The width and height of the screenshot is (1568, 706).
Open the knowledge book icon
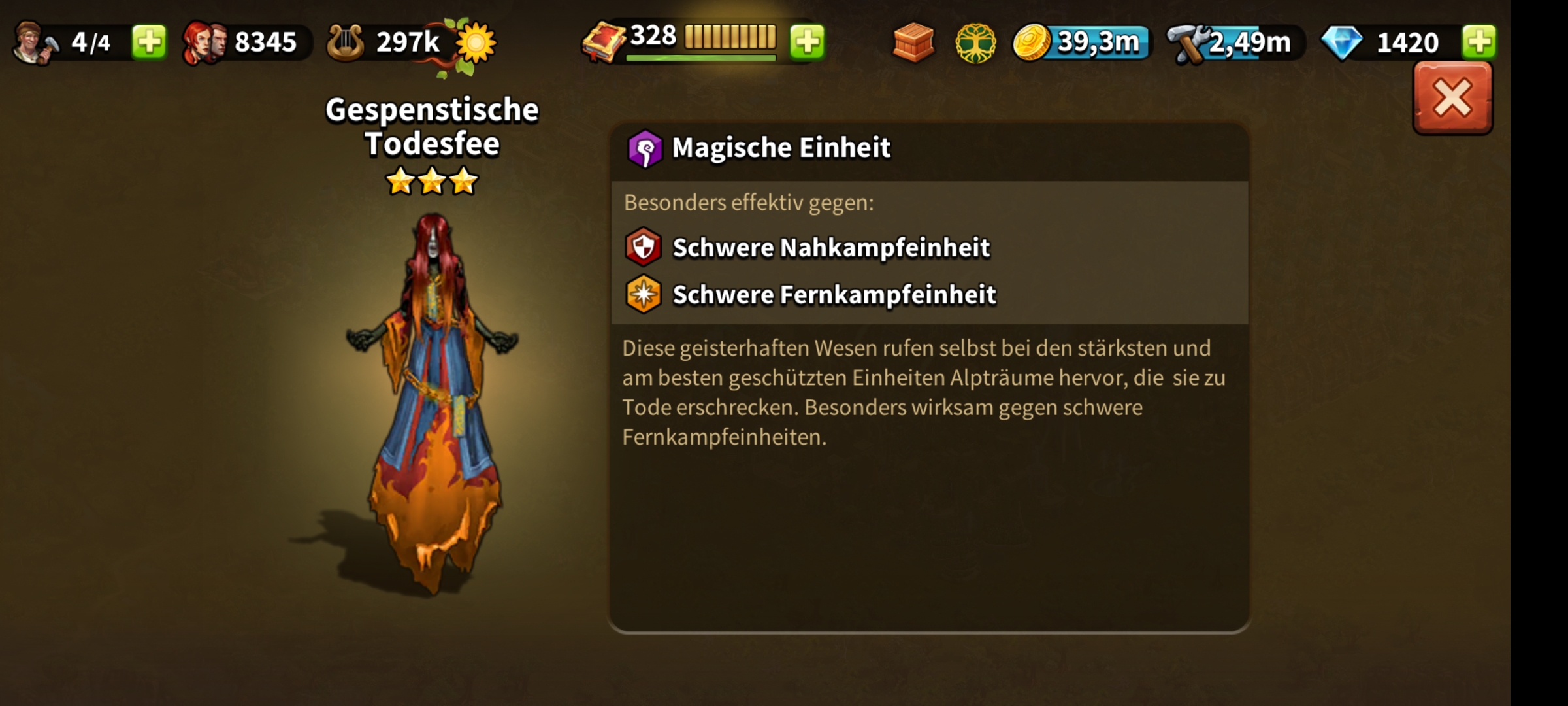click(x=604, y=42)
